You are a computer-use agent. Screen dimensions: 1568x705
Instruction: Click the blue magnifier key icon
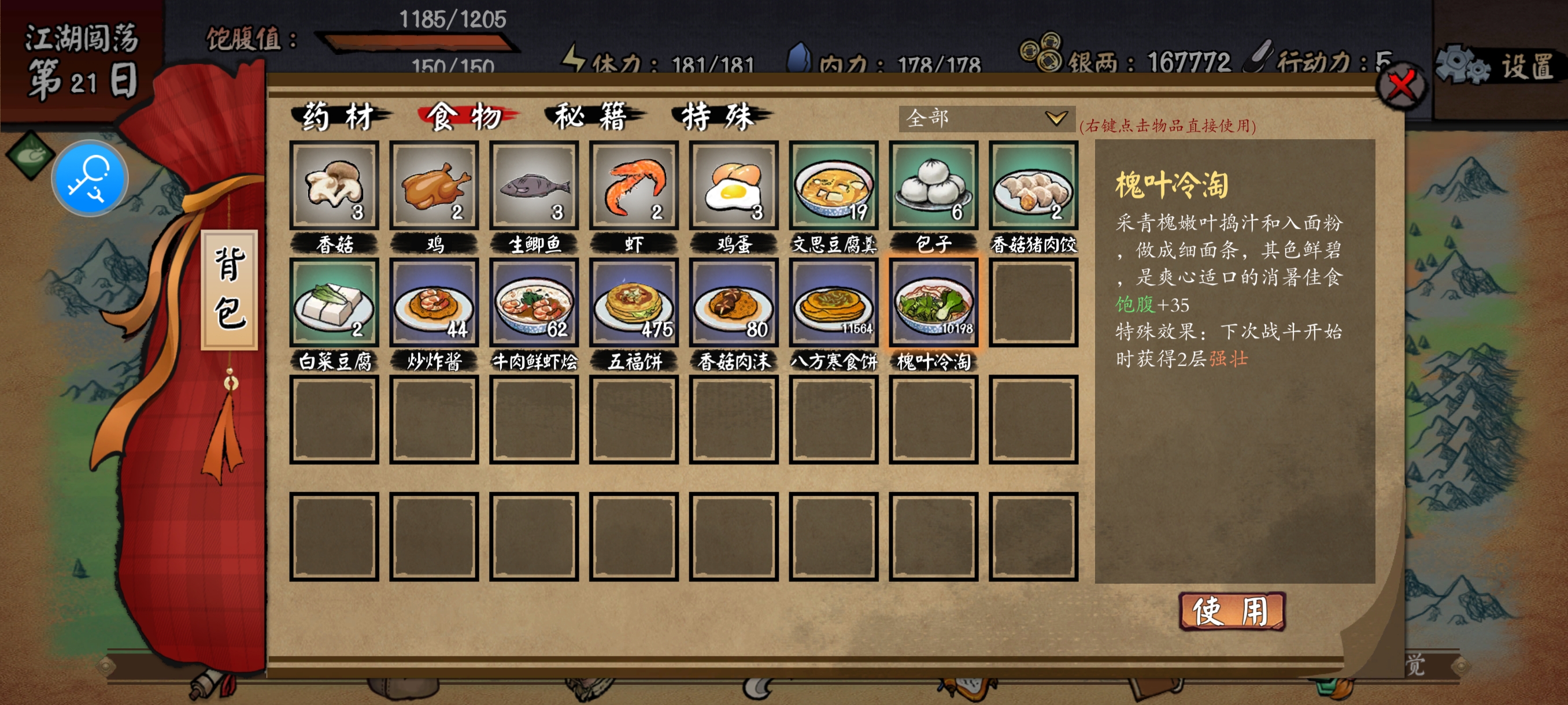(x=90, y=178)
